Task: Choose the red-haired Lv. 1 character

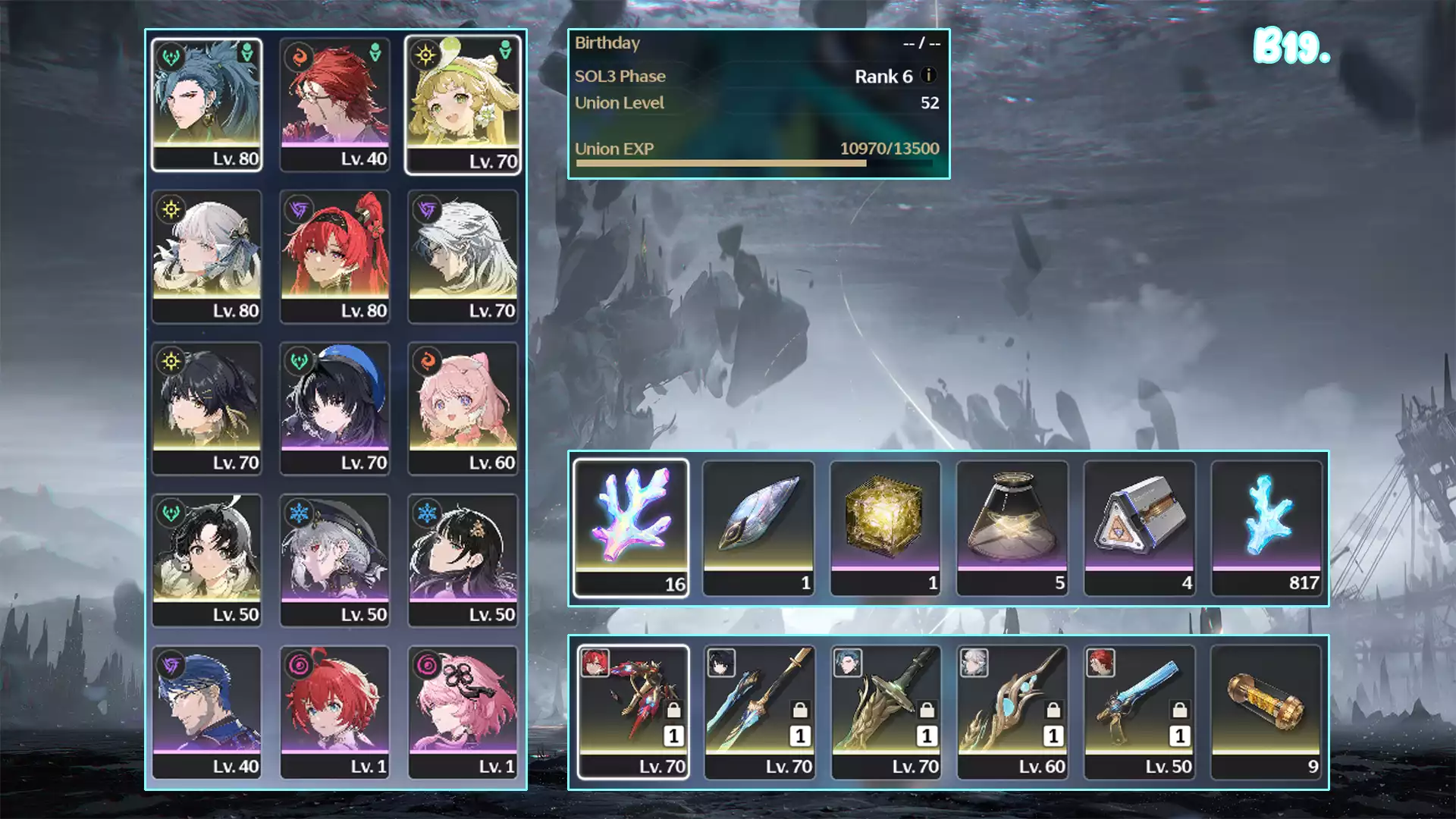Action: point(334,711)
